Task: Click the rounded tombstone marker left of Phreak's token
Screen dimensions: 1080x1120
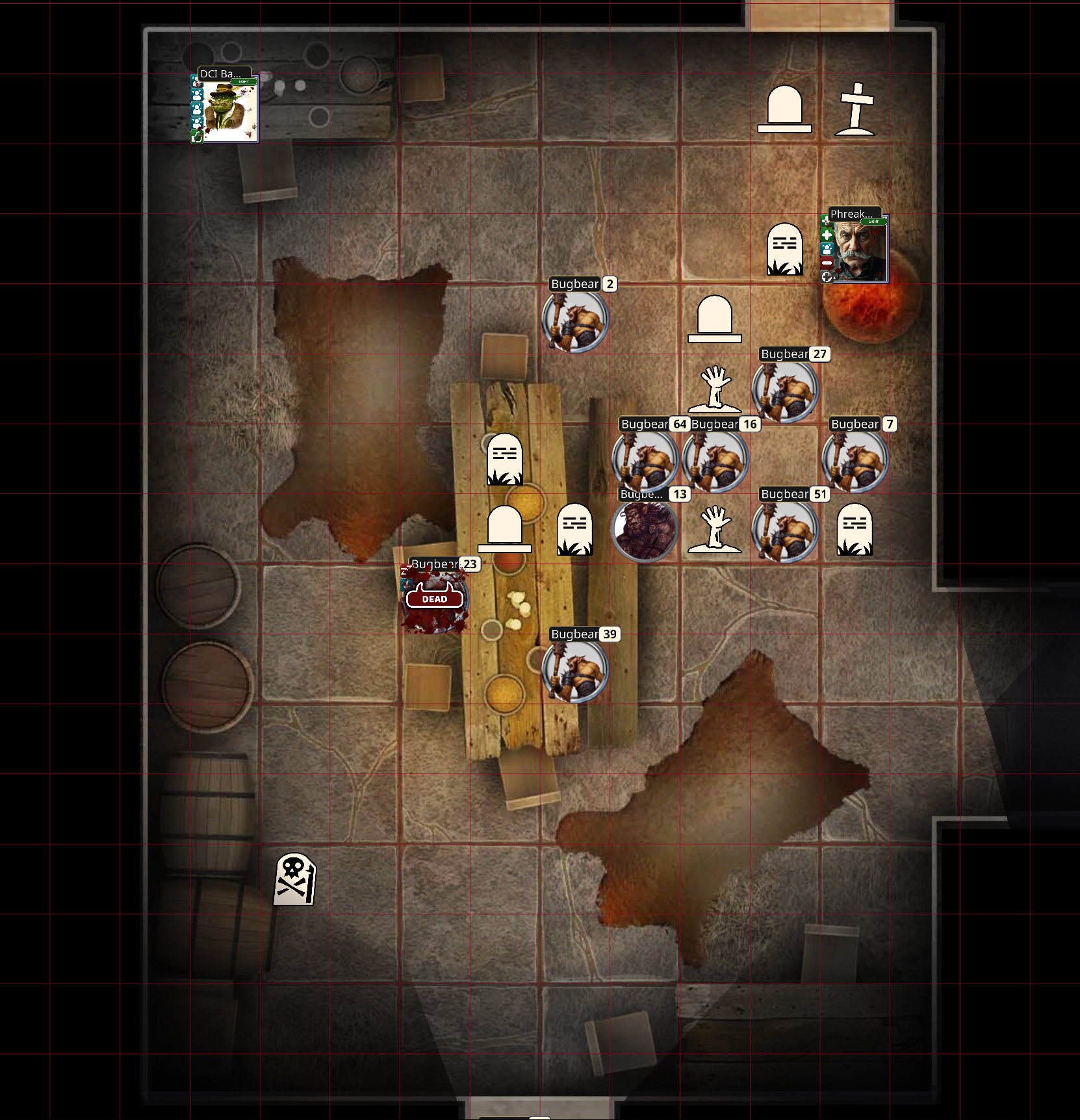Action: click(784, 249)
